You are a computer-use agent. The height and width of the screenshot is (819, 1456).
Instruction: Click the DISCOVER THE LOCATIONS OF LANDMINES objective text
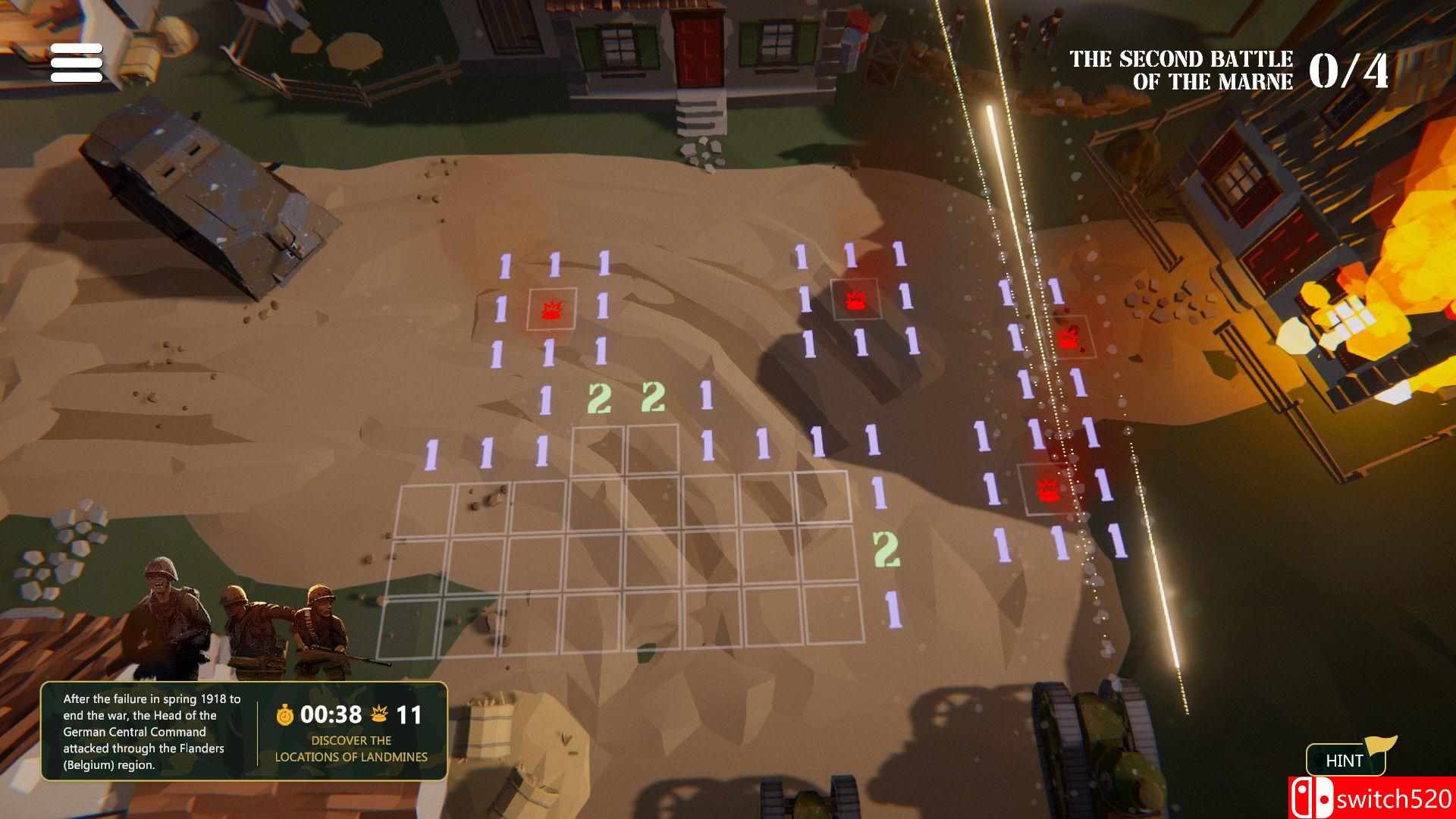pyautogui.click(x=350, y=748)
